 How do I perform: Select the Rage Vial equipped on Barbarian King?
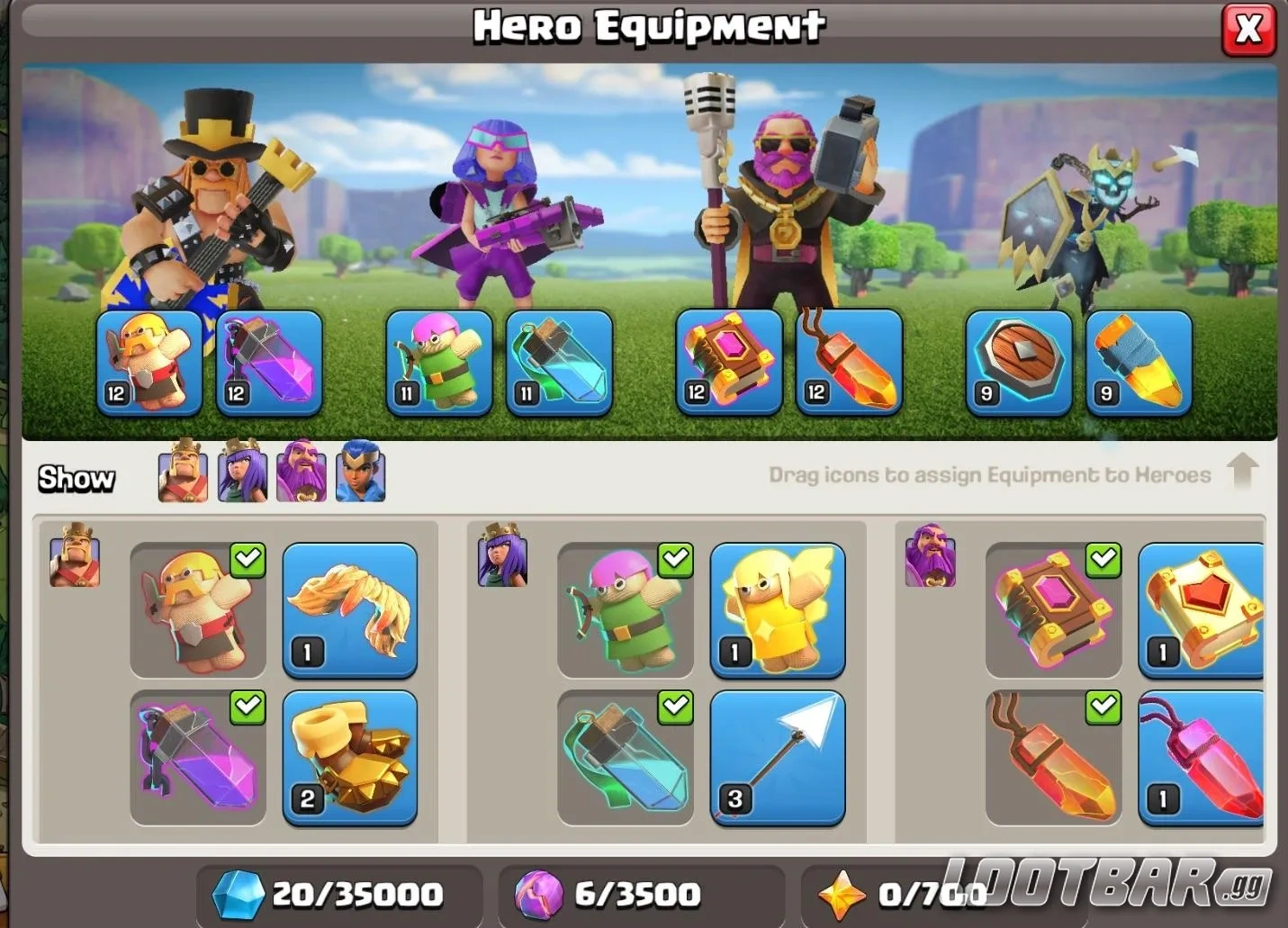click(269, 363)
